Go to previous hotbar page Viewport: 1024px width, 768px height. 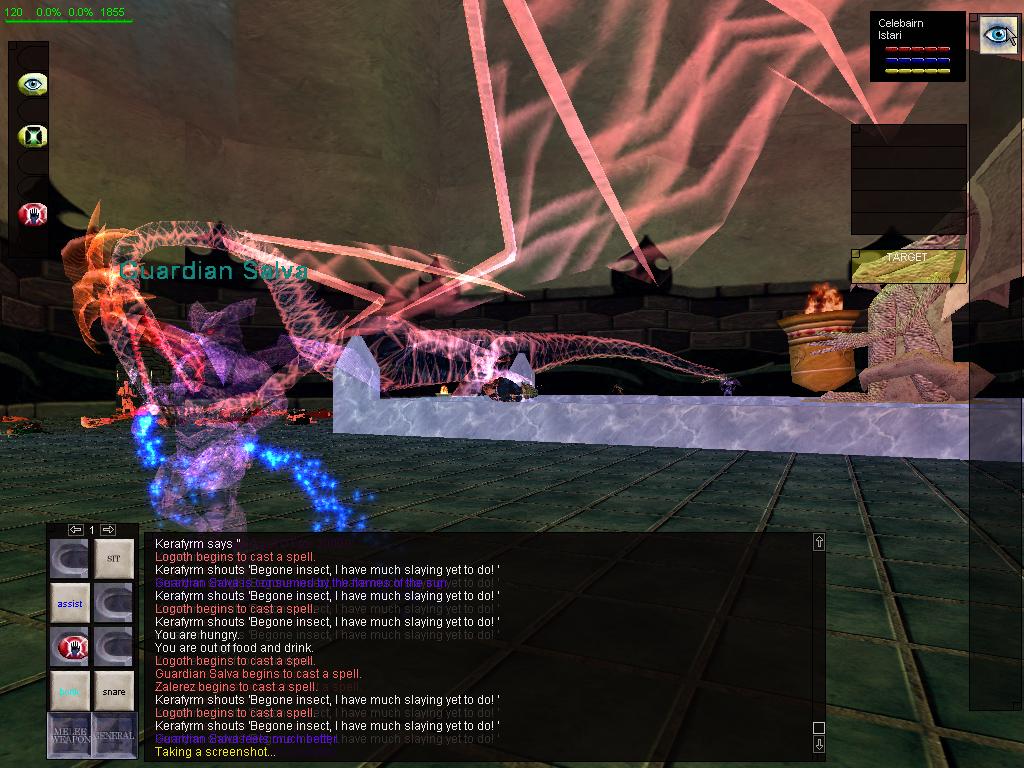[75, 529]
